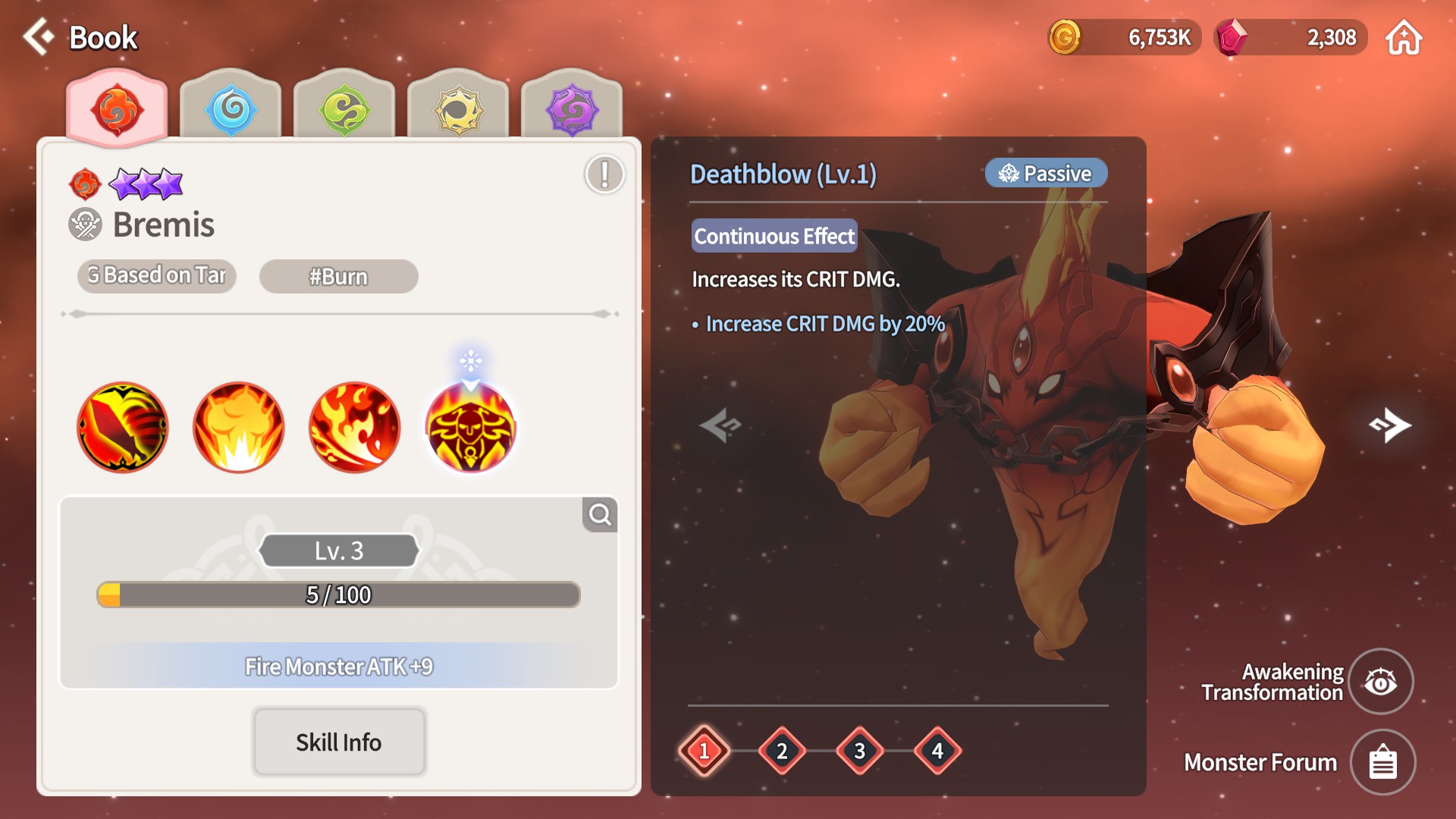Switch to the water element tab
This screenshot has width=1456, height=819.
click(x=231, y=110)
